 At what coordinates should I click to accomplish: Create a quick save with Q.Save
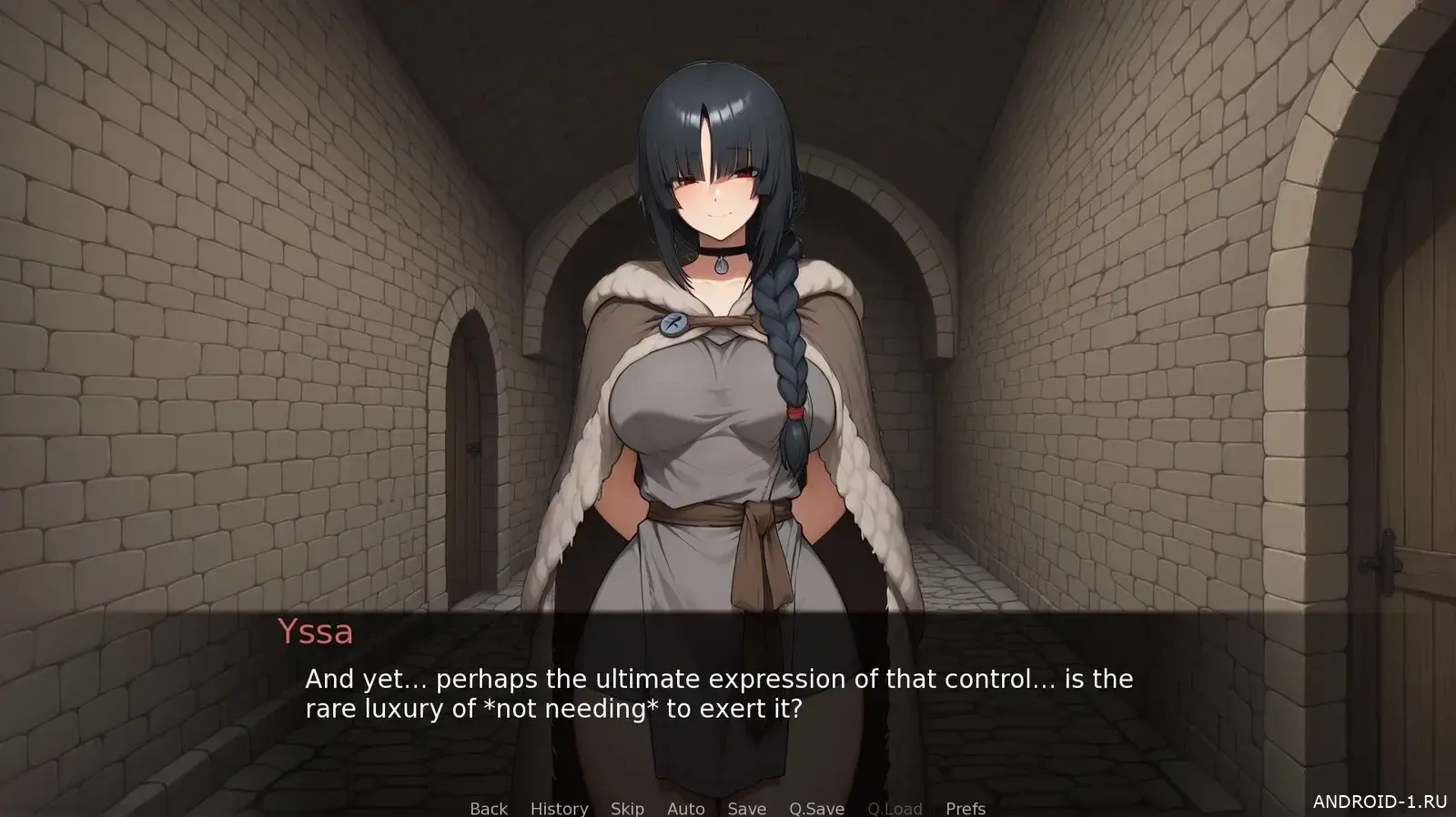[816, 808]
